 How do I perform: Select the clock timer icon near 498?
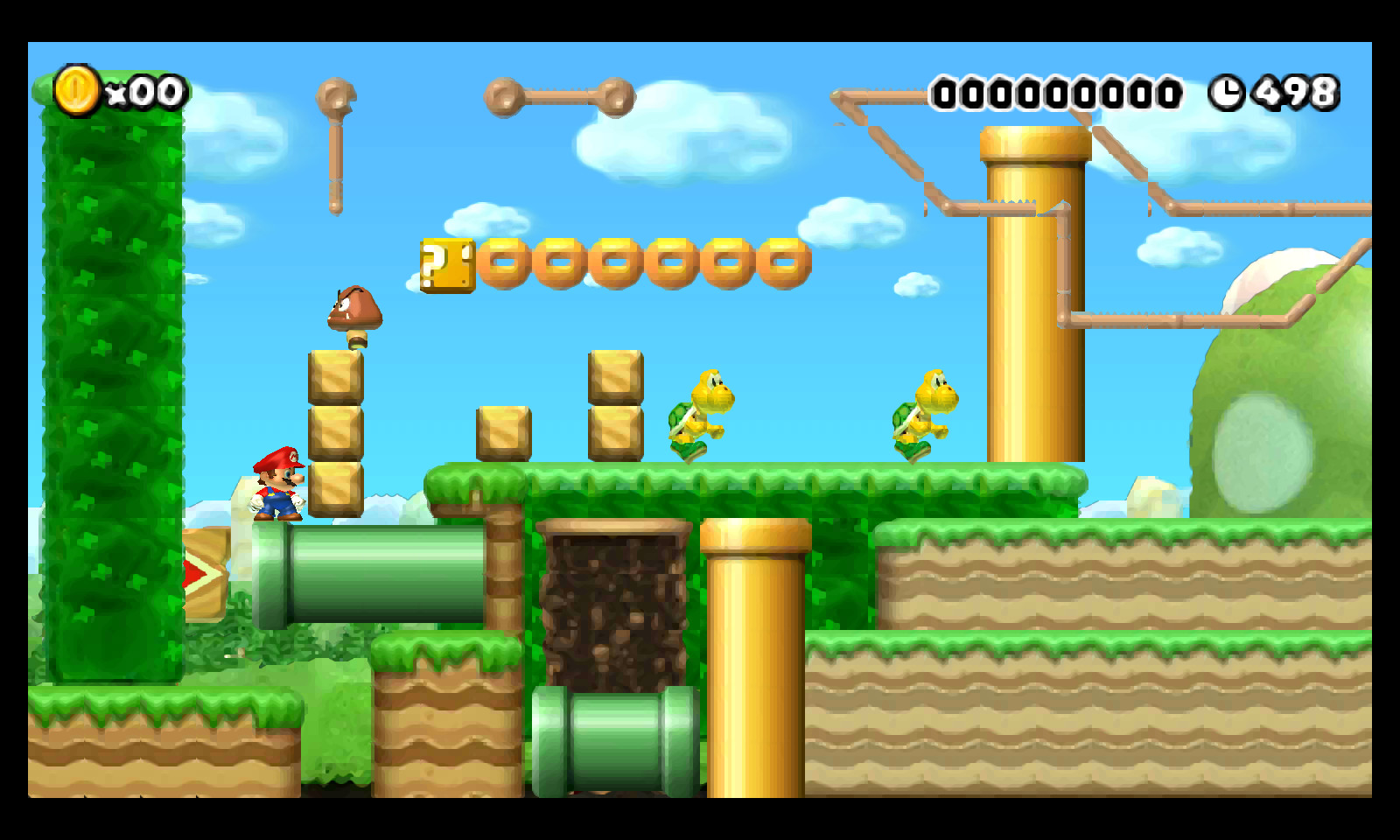tap(1228, 90)
